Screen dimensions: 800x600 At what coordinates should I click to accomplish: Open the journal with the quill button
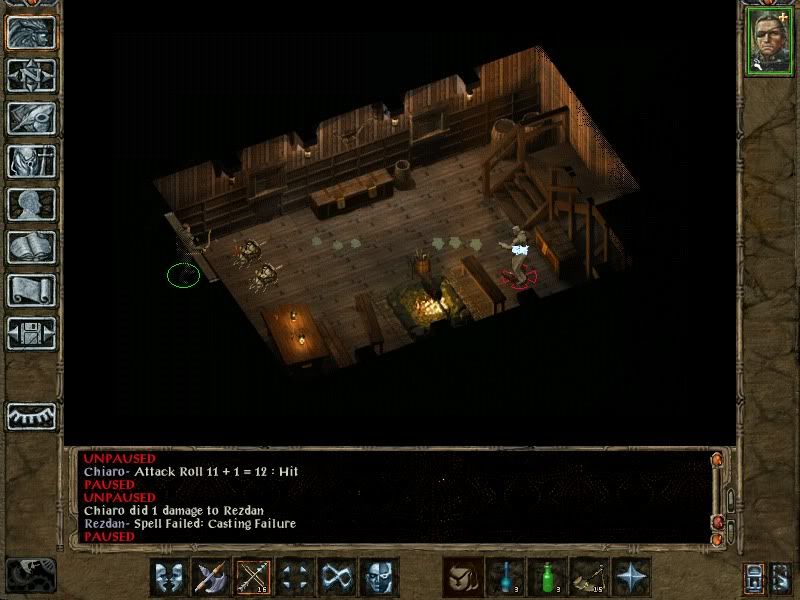[31, 118]
